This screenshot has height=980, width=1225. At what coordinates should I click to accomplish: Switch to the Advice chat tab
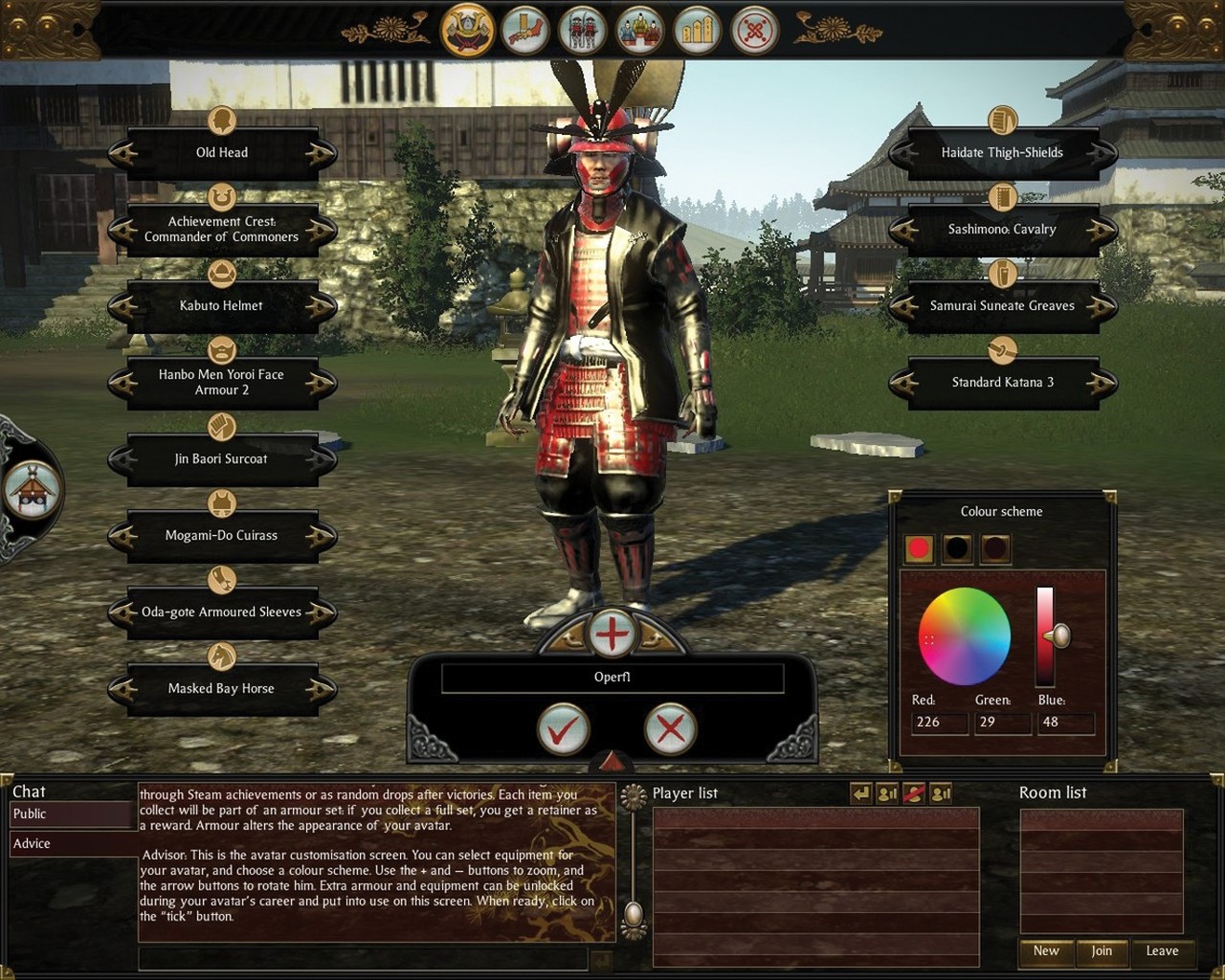tap(71, 844)
